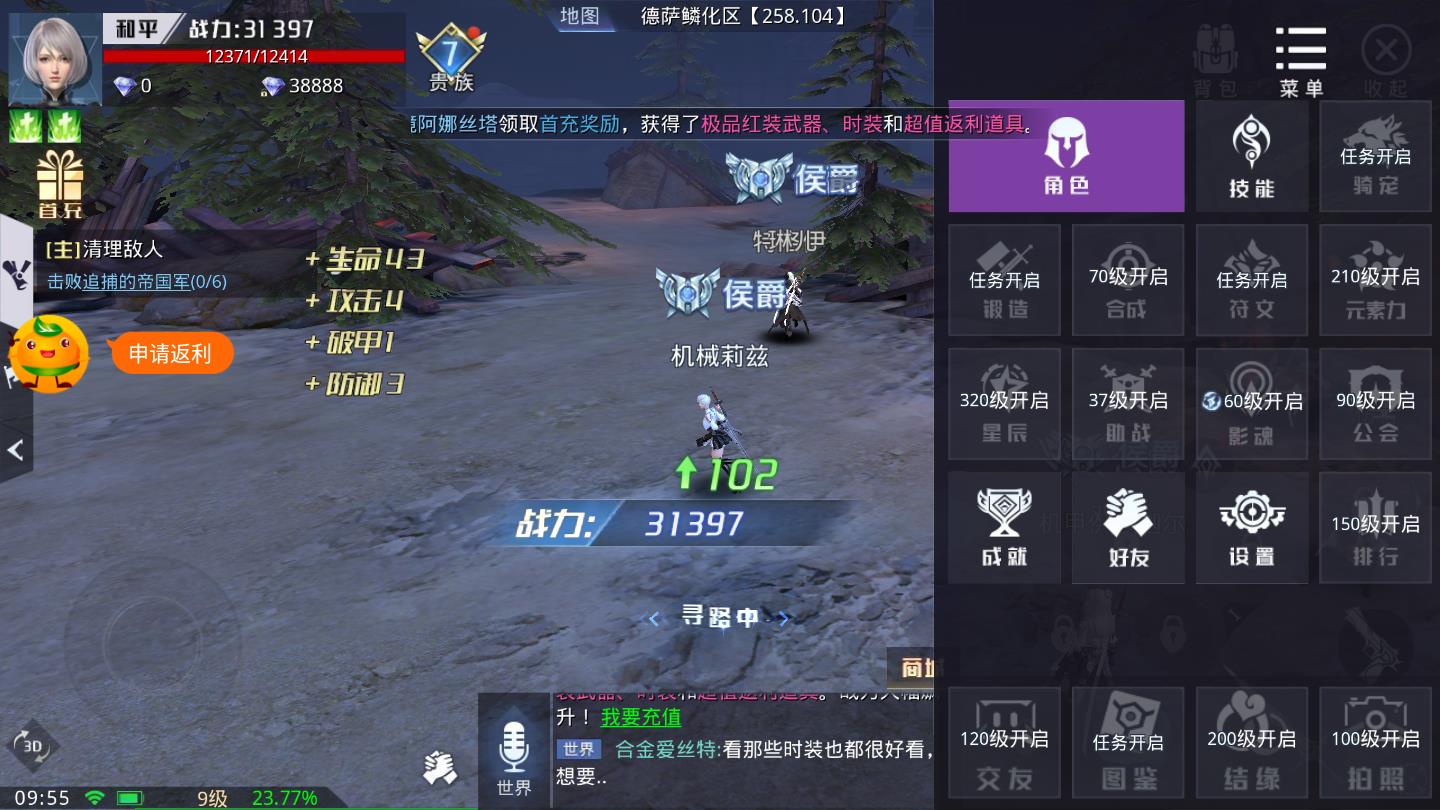
Task: Activate the 世界 microphone voice button
Action: pos(514,755)
